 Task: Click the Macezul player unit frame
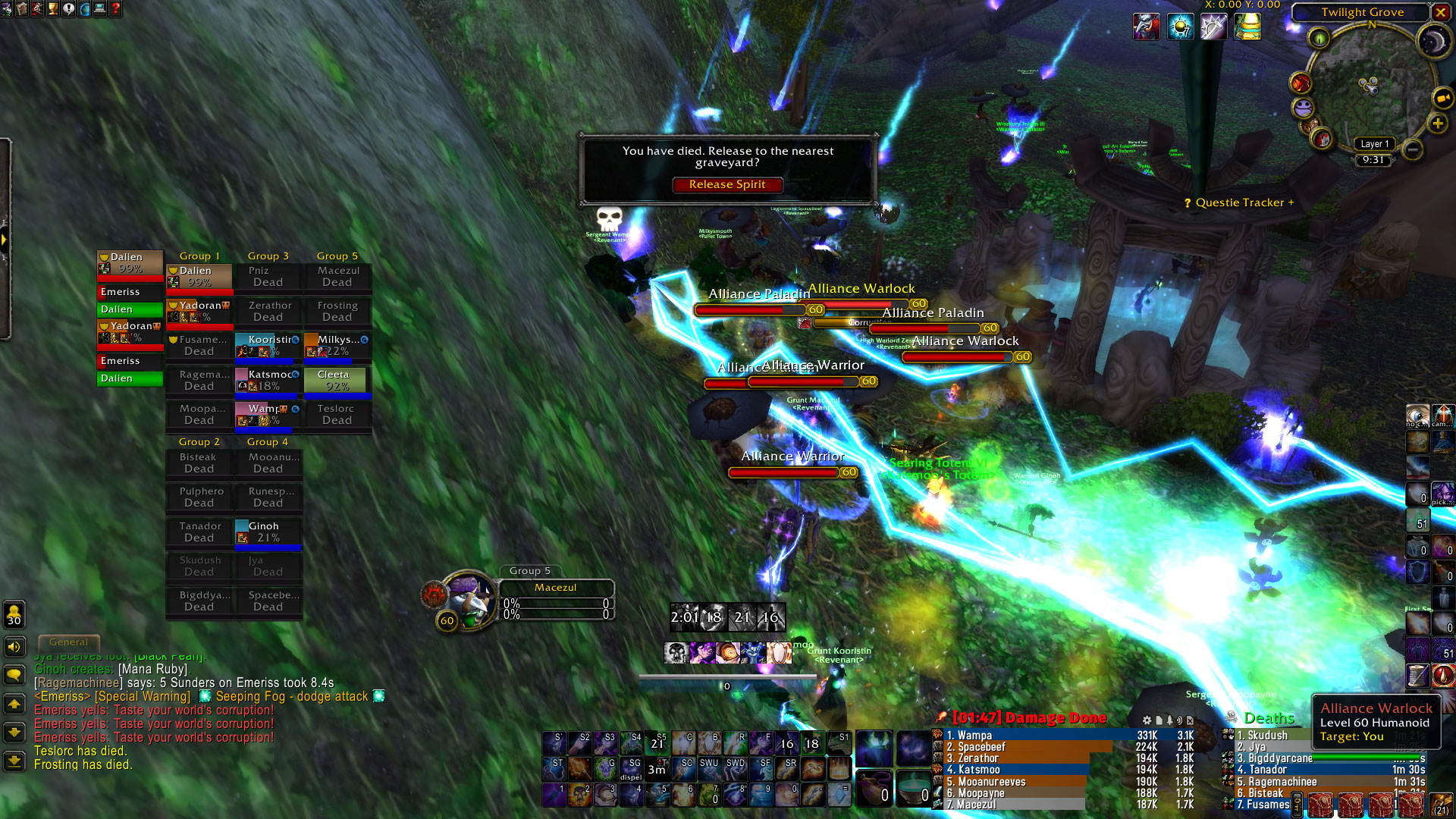click(x=556, y=588)
